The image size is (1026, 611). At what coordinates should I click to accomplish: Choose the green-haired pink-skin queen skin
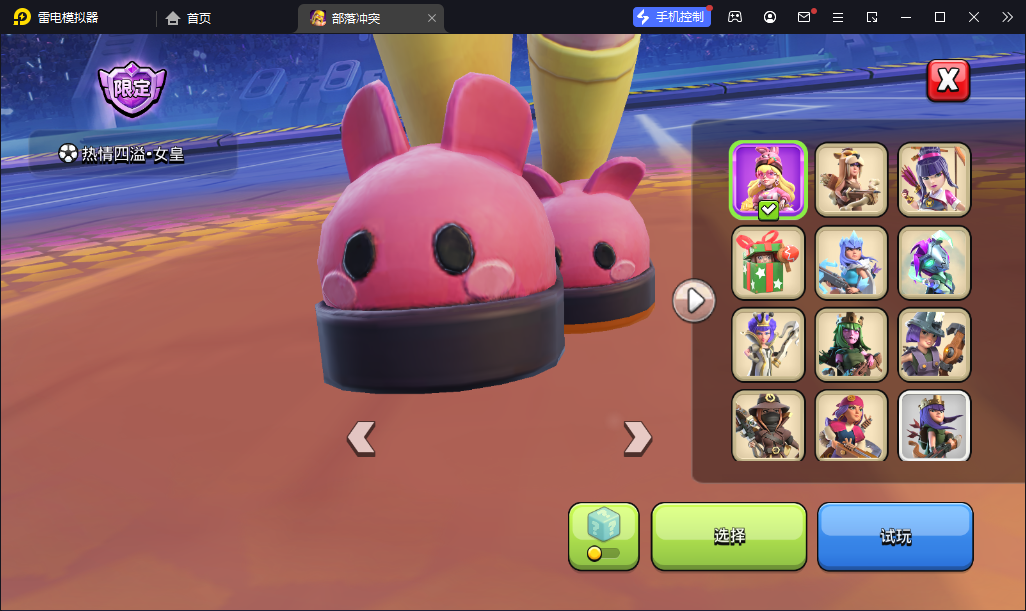point(851,344)
